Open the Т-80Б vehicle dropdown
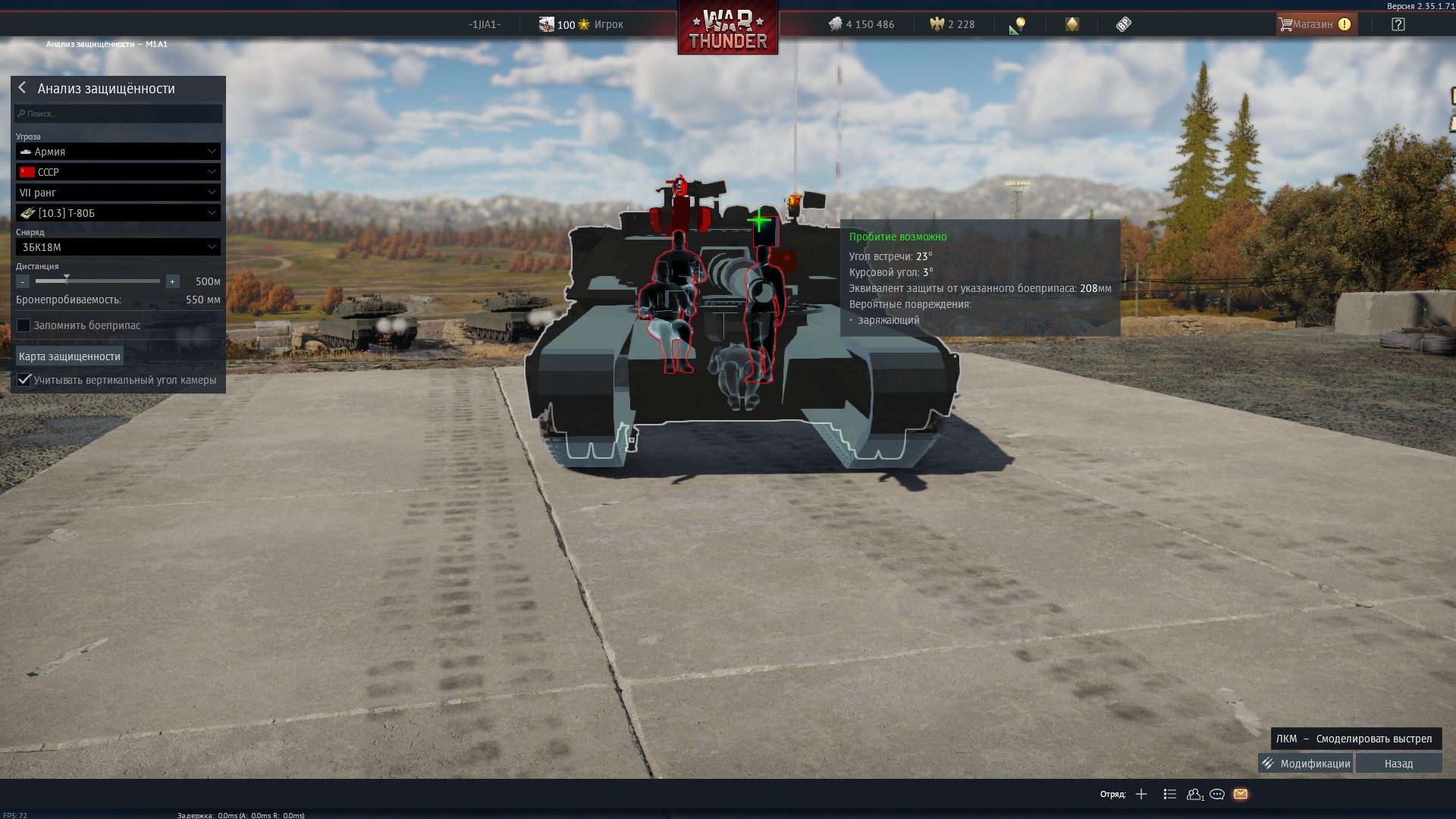This screenshot has height=819, width=1456. pos(118,213)
